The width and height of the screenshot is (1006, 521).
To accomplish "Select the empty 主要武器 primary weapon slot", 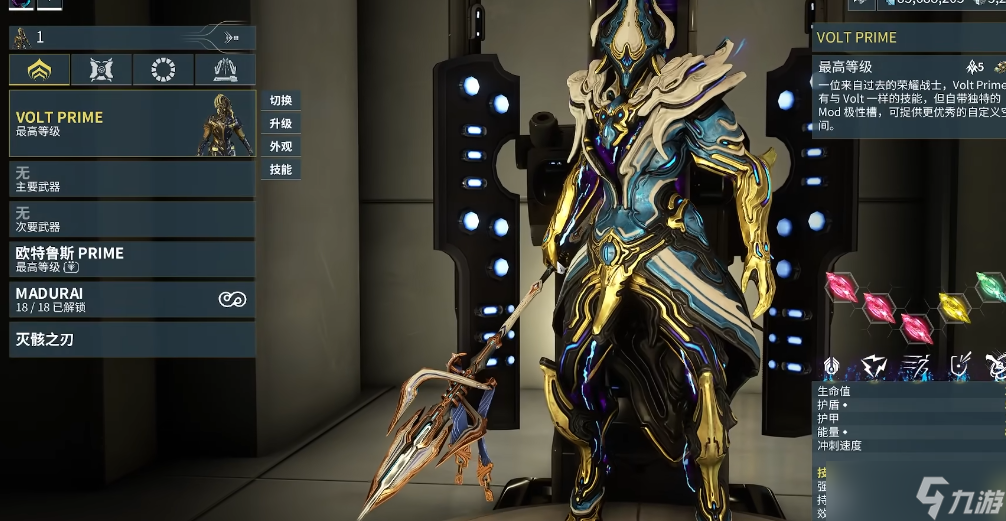I will (132, 179).
